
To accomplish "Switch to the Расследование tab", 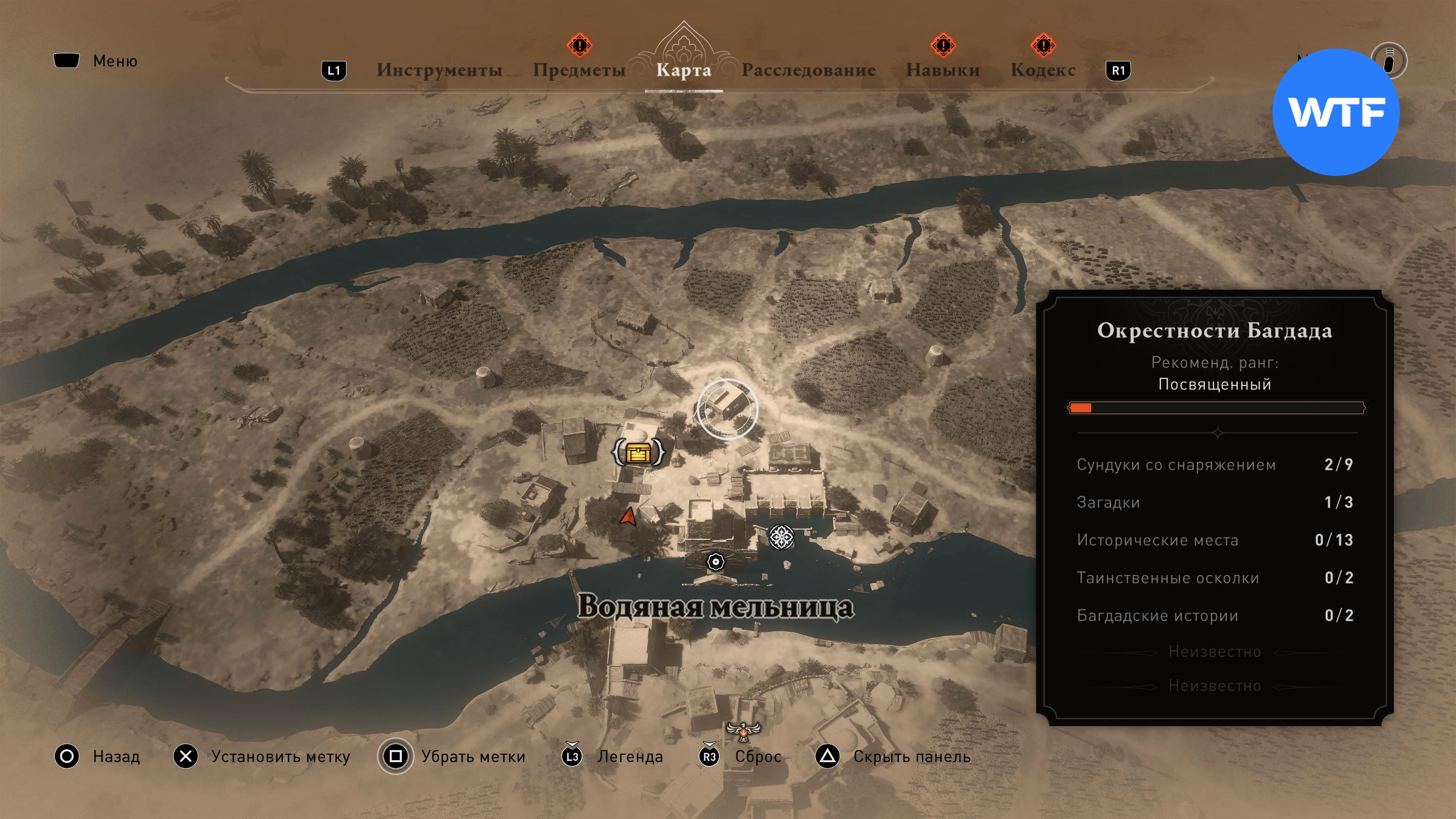I will (808, 70).
